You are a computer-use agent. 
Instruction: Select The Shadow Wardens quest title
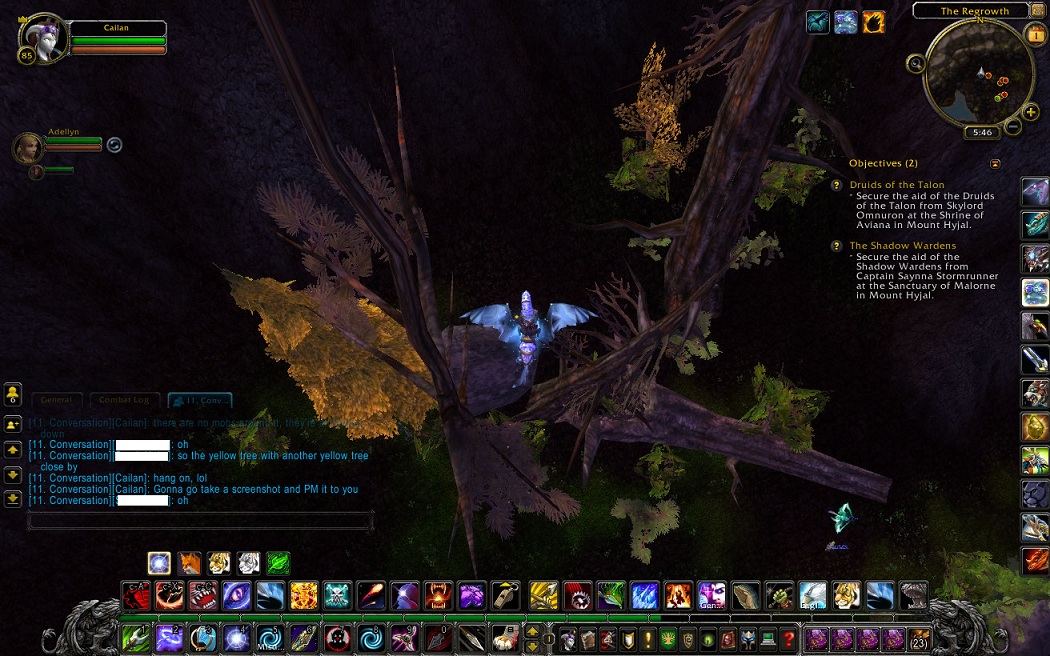[902, 245]
